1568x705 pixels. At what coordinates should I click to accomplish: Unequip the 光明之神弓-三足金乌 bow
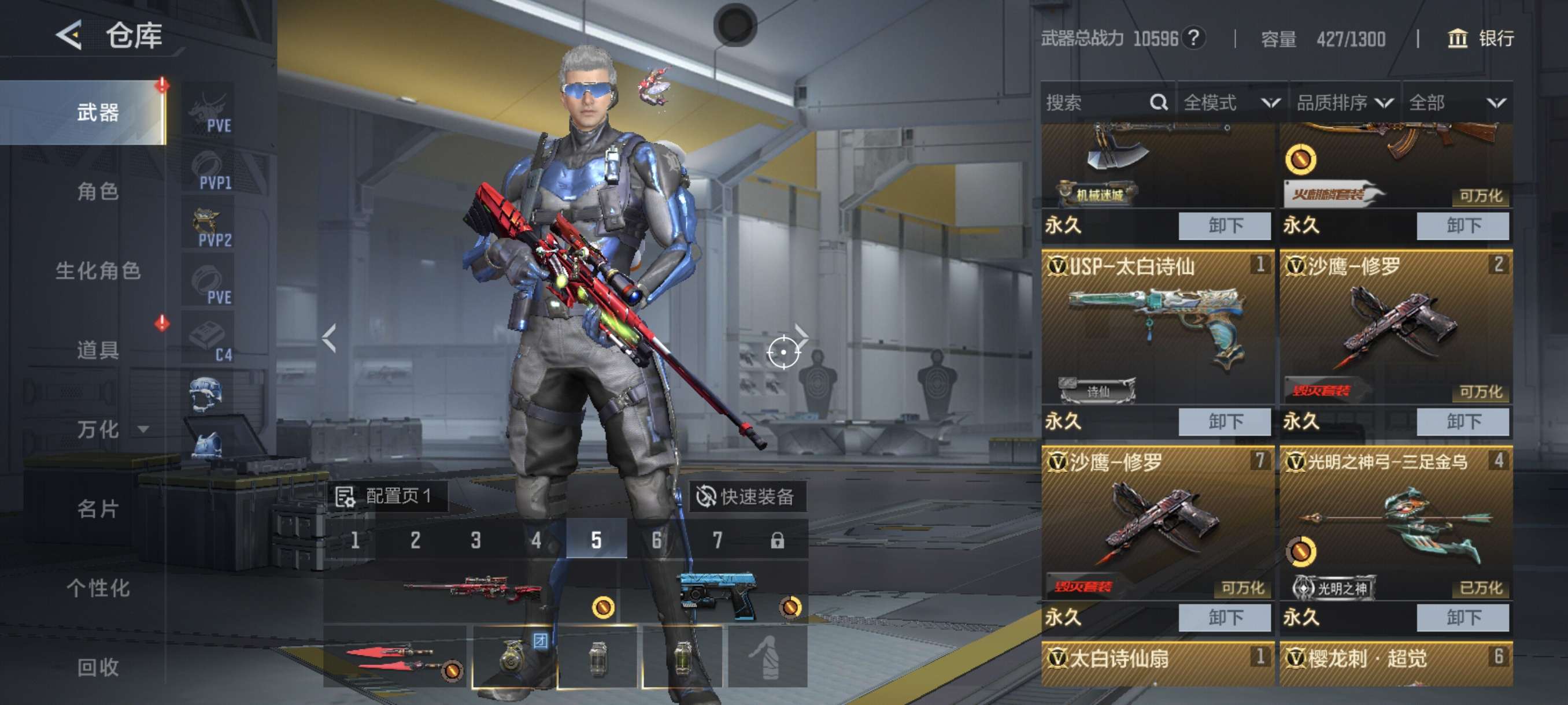point(1462,617)
